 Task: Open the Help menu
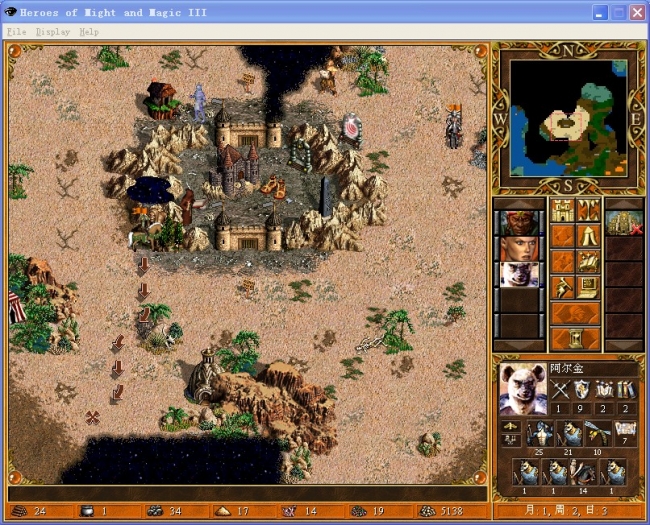(x=89, y=32)
